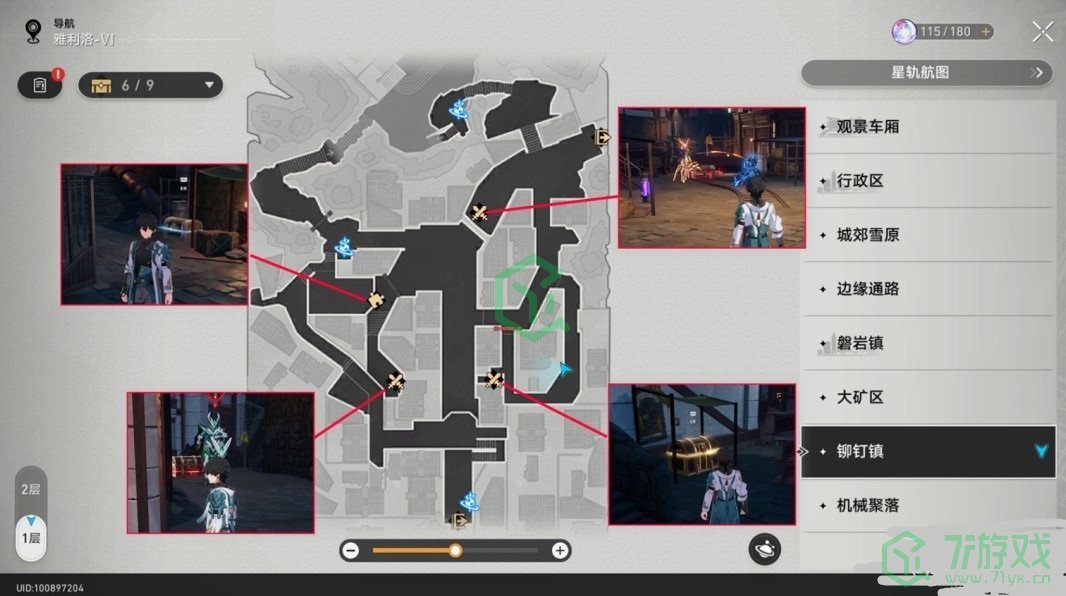The height and width of the screenshot is (596, 1066).
Task: Open the treasure chest 6/9 dropdown
Action: pyautogui.click(x=152, y=85)
